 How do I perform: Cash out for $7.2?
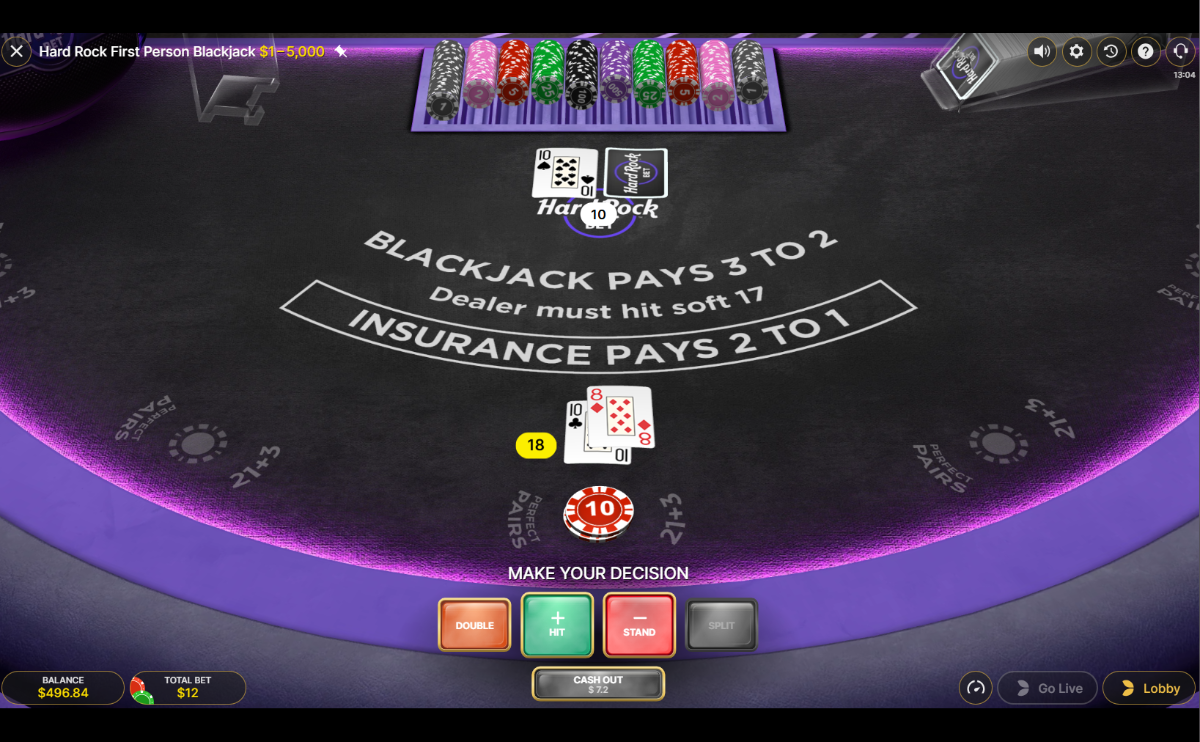coord(598,684)
